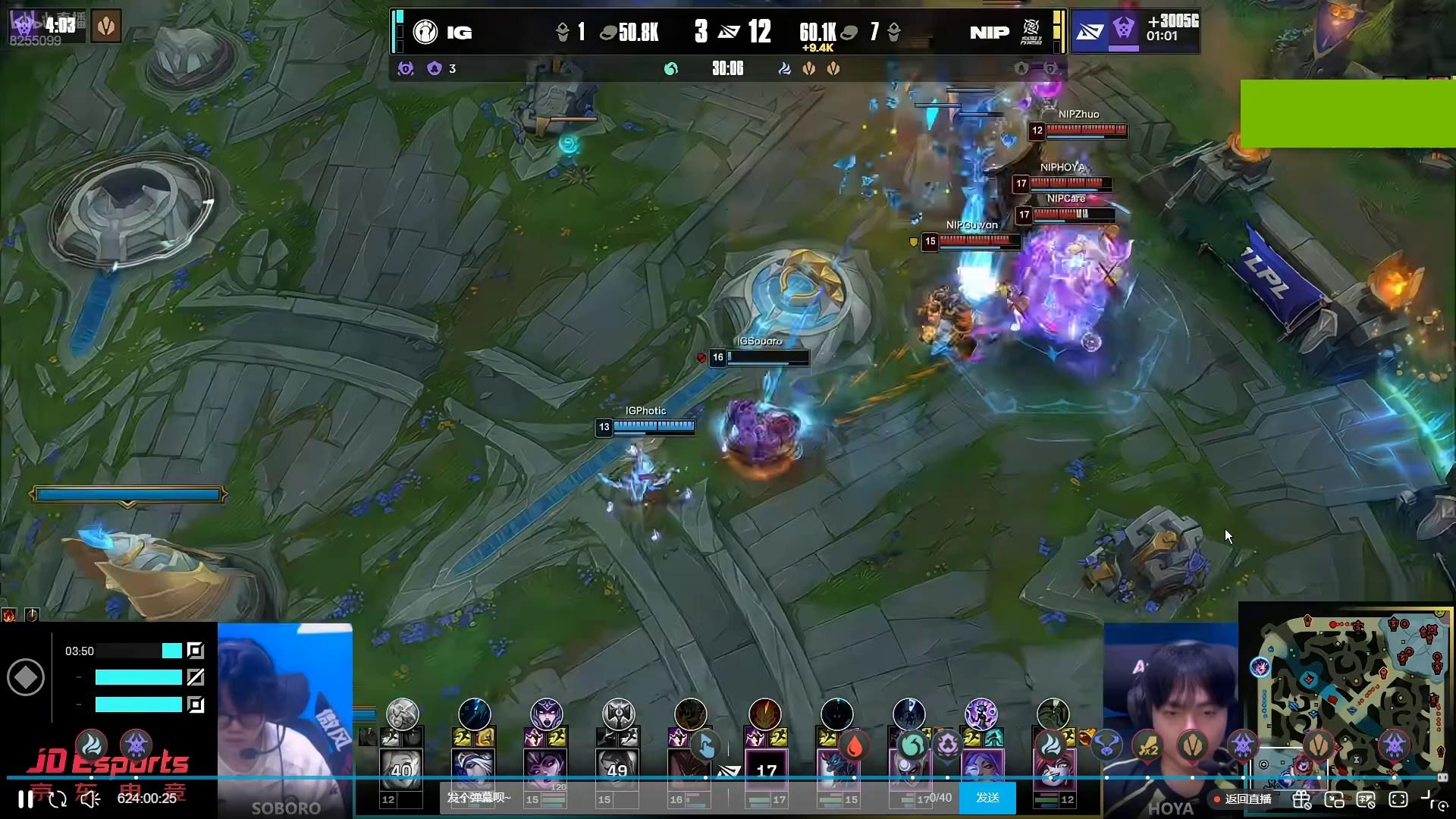This screenshot has width=1456, height=819.
Task: Pause the video playback
Action: pos(25,799)
